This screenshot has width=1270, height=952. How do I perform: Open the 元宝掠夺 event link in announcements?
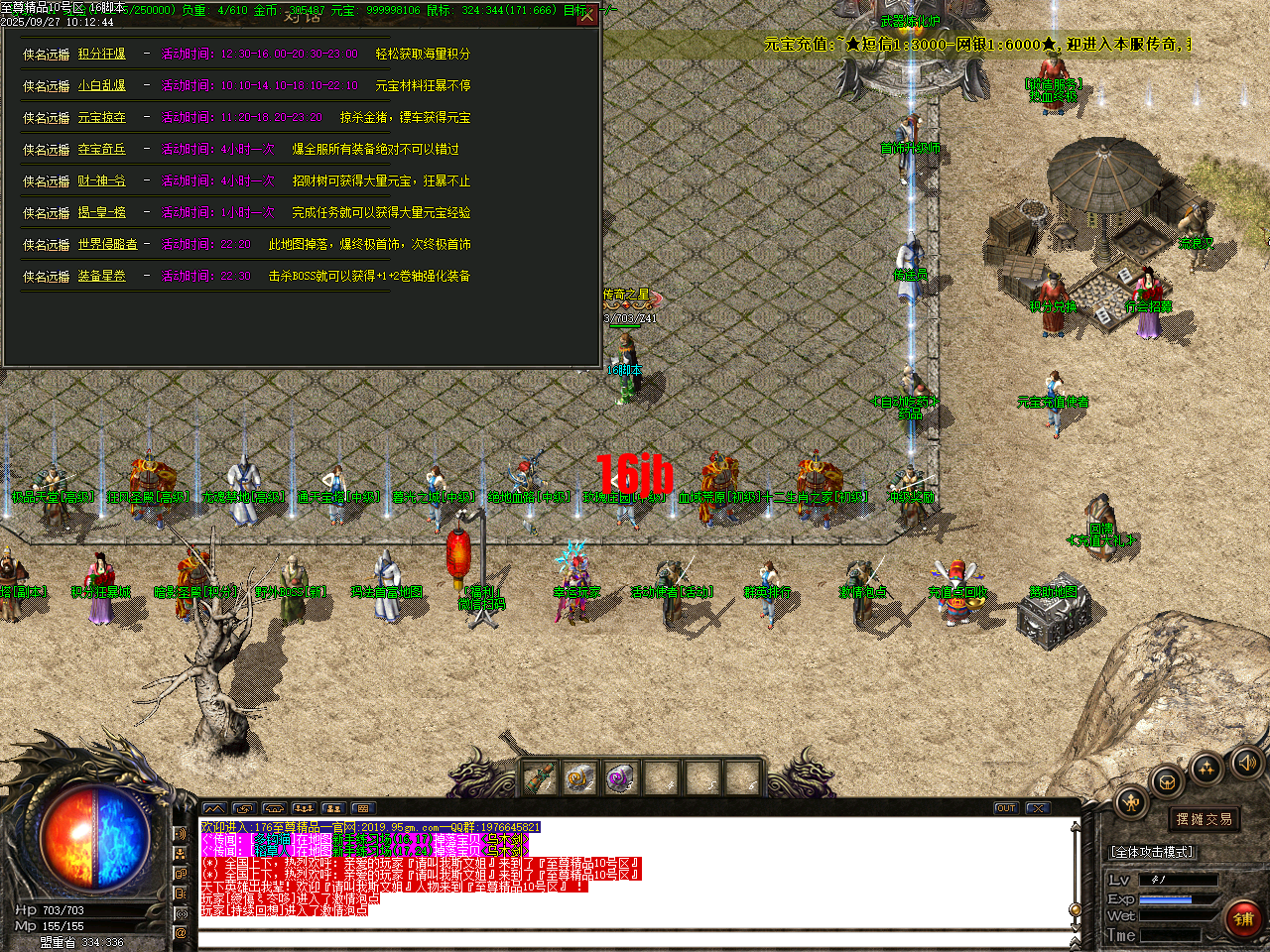pos(102,117)
